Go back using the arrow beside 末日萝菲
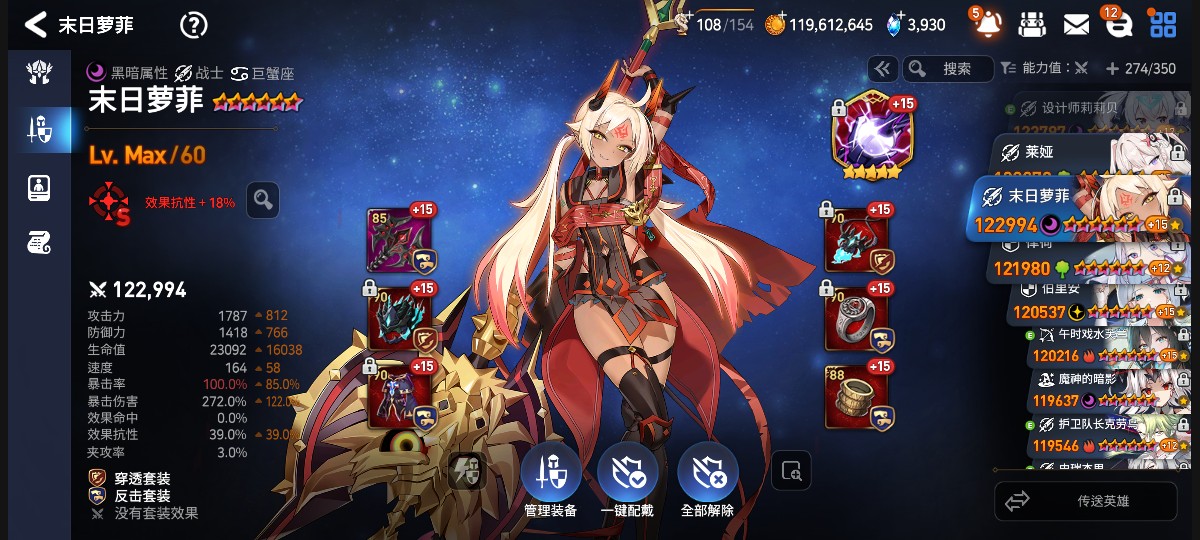Viewport: 1200px width, 540px height. coord(35,24)
